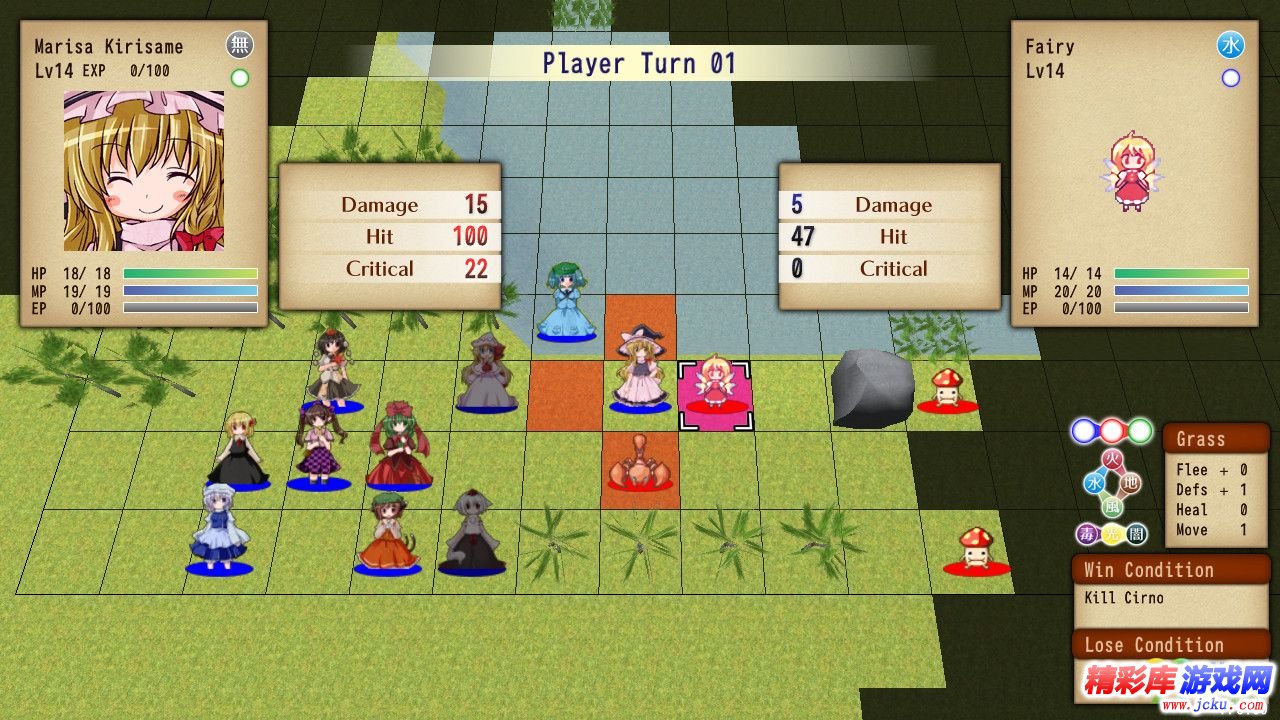
Task: Select the mushroom enemy beside the boulder
Action: click(x=946, y=390)
